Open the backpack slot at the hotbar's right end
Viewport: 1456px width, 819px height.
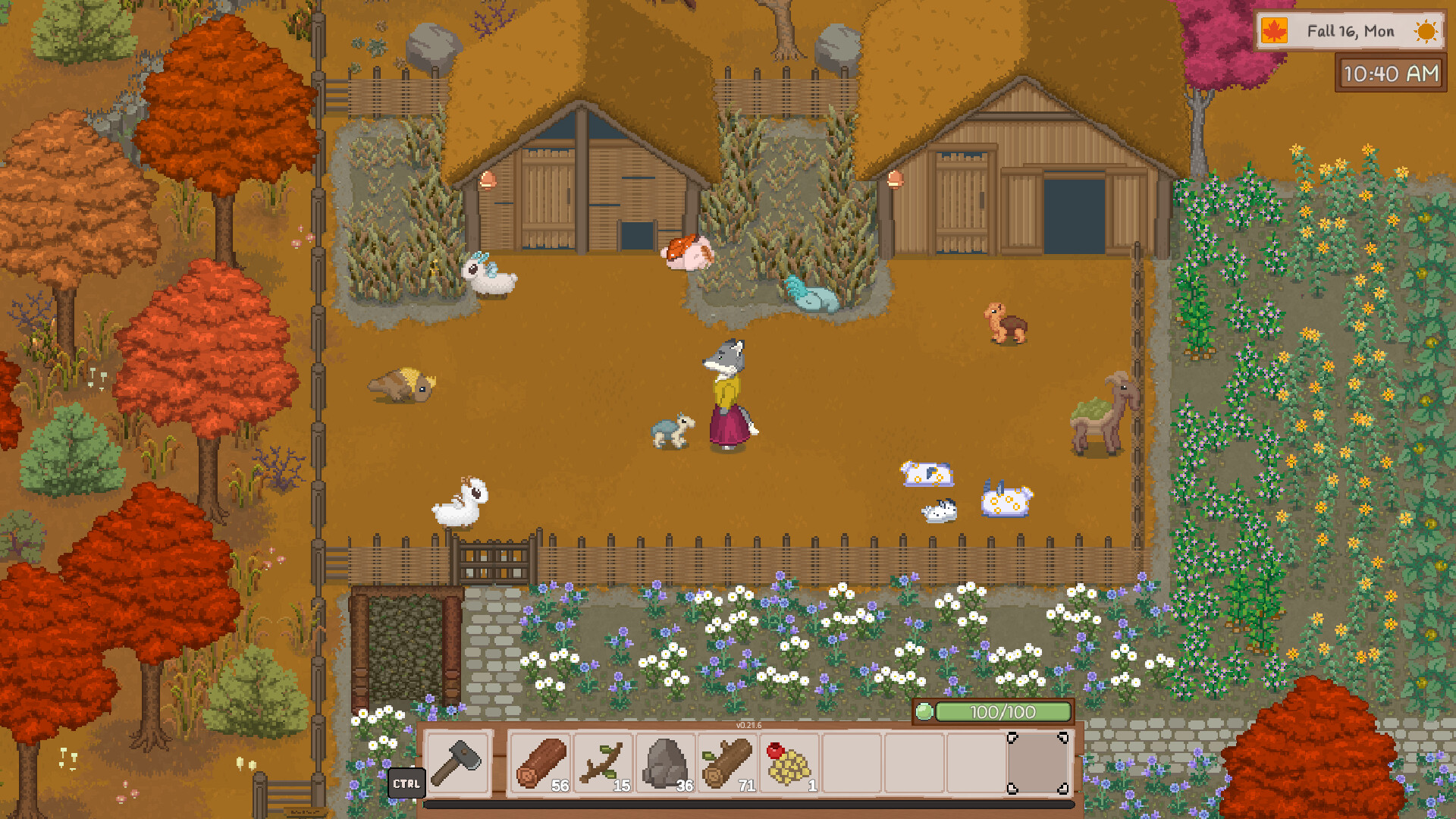(x=1039, y=764)
